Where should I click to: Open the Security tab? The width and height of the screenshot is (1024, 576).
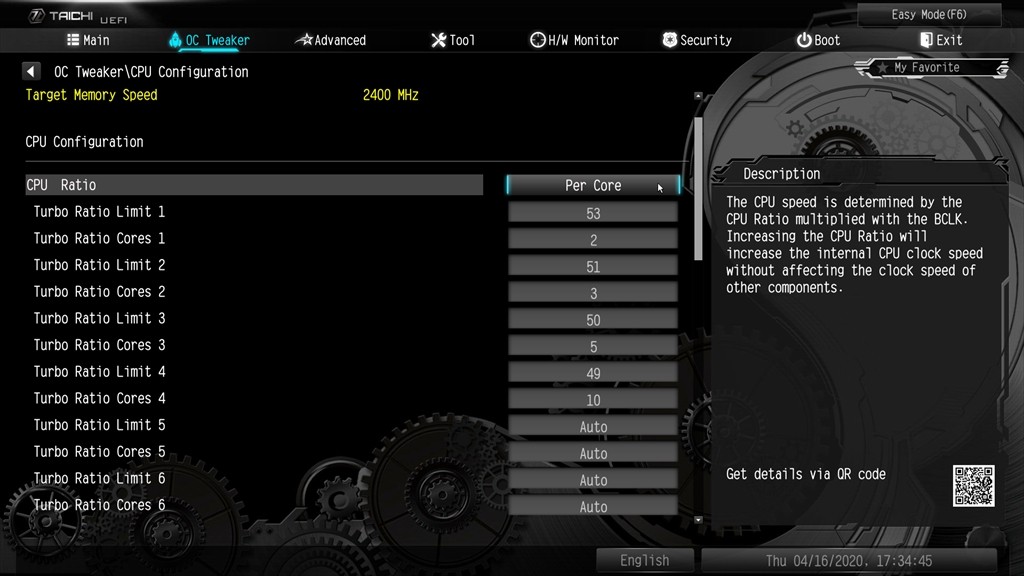point(697,40)
